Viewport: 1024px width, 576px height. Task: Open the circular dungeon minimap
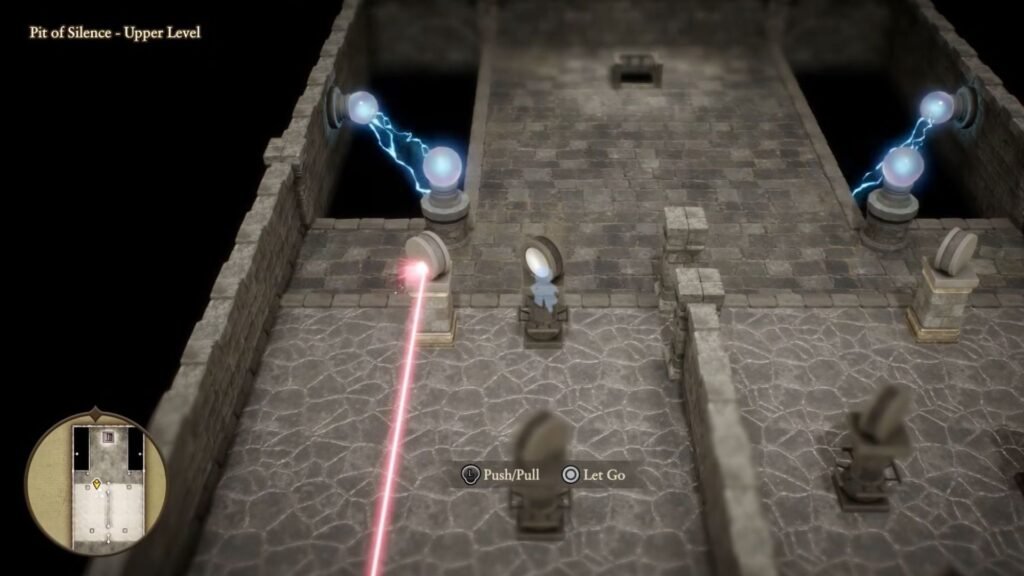pyautogui.click(x=96, y=485)
